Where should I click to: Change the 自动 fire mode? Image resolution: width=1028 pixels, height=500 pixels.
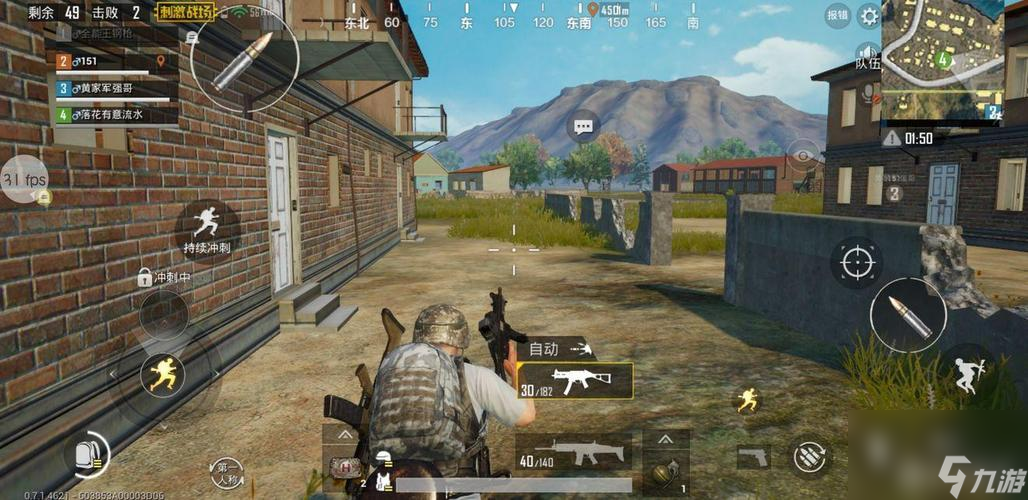557,349
